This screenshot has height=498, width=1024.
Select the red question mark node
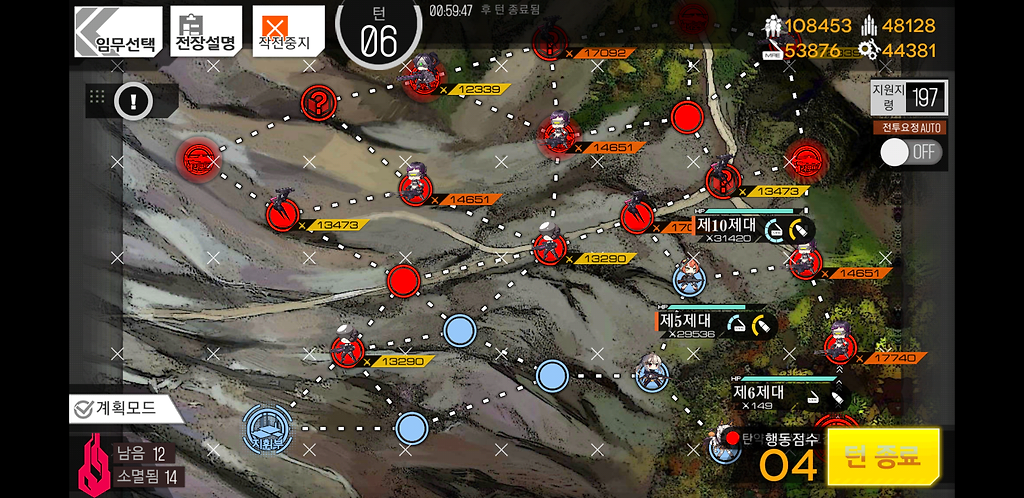click(x=317, y=101)
